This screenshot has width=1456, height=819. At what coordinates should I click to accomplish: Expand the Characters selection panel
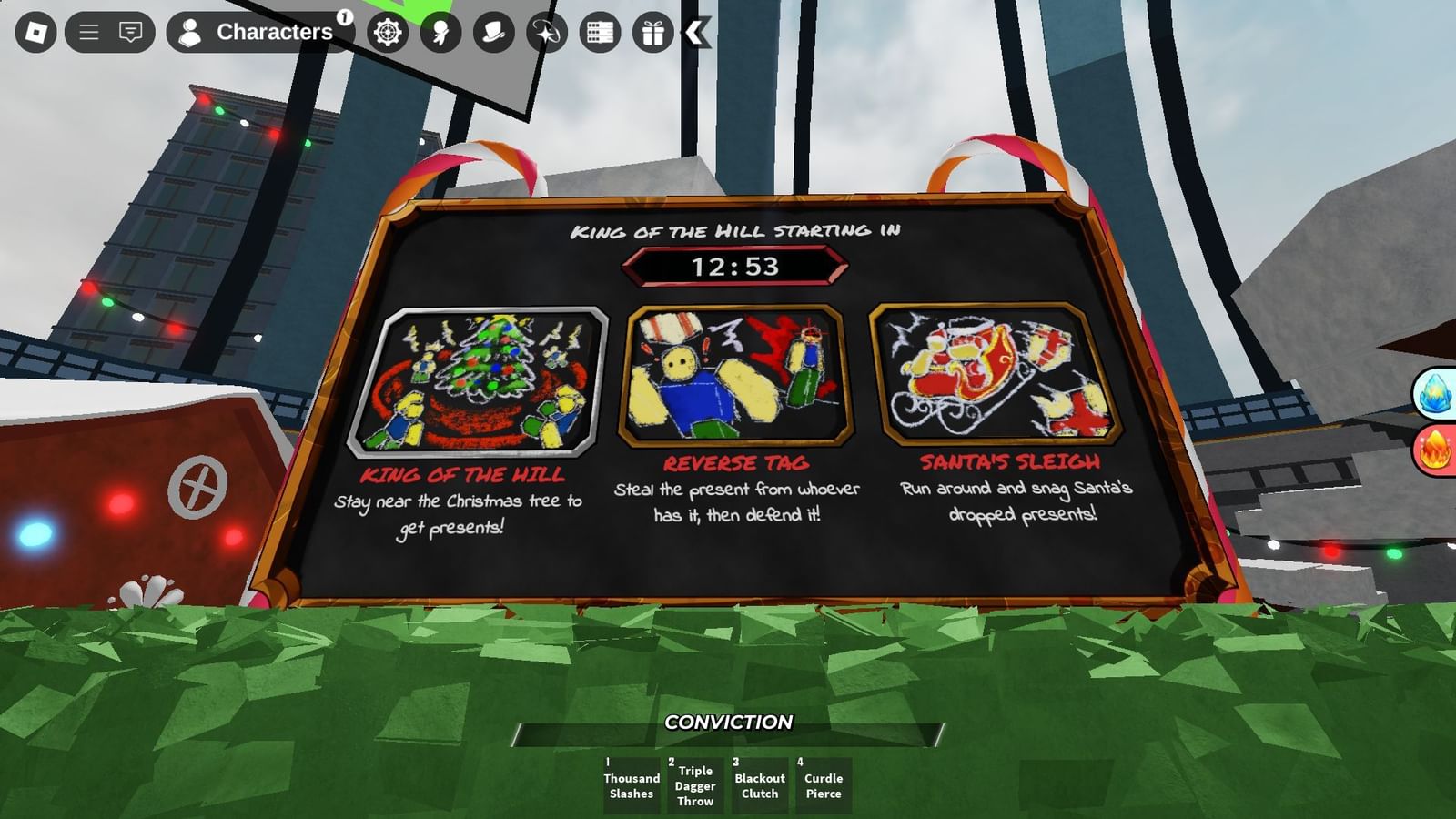(264, 32)
